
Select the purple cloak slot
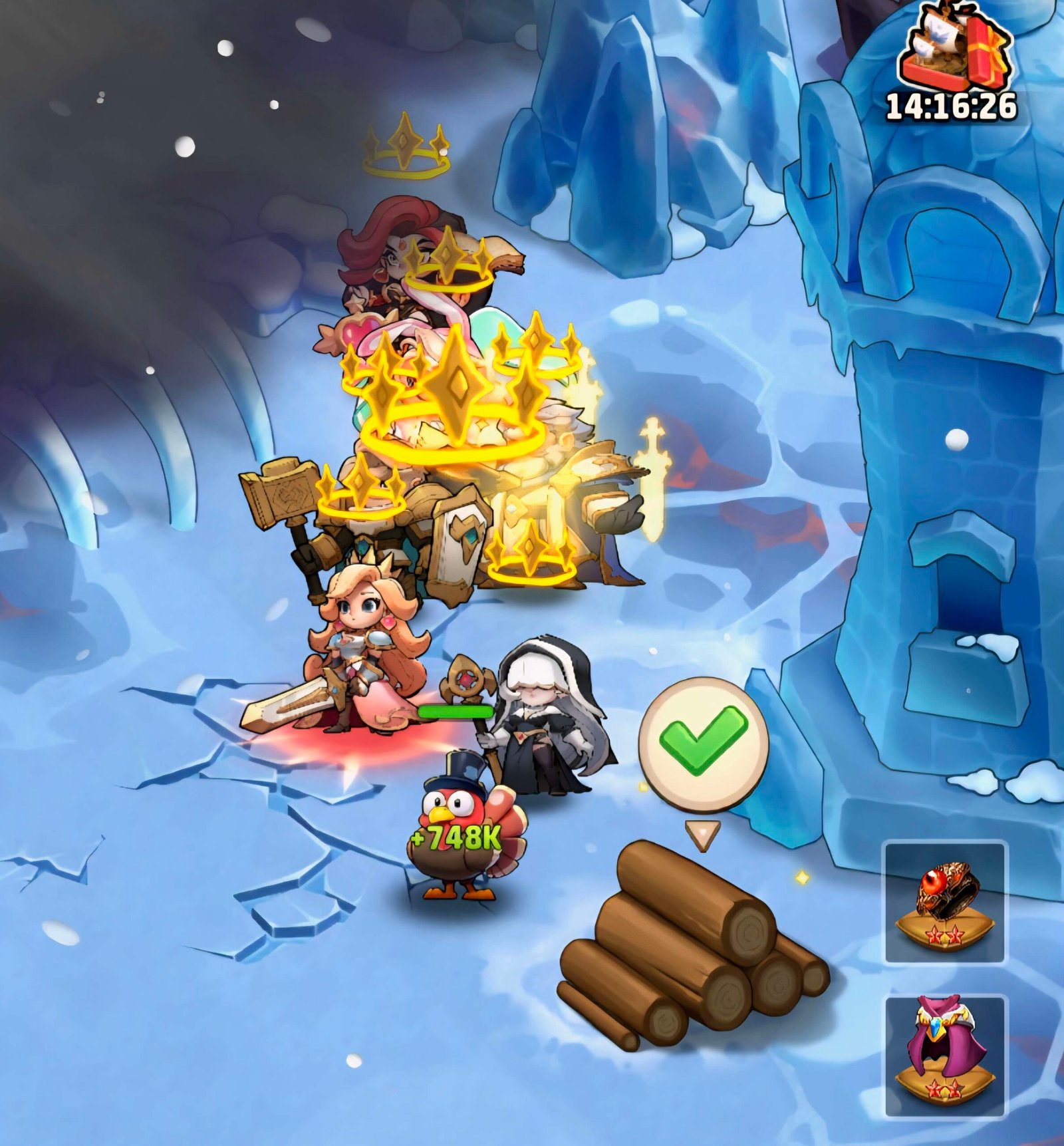tap(945, 1056)
